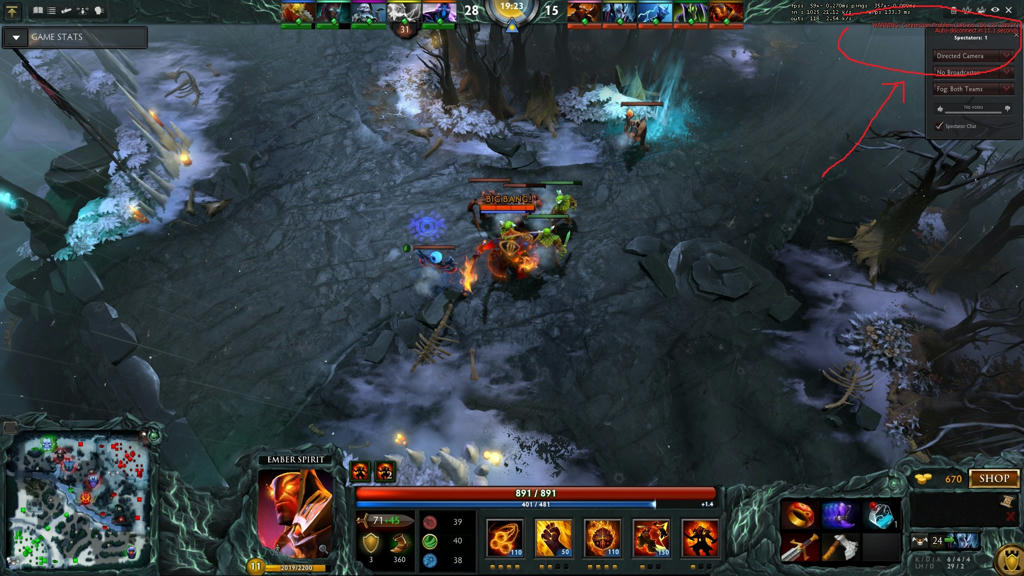The height and width of the screenshot is (576, 1024).
Task: Activate the Searing Chains ability
Action: click(505, 537)
